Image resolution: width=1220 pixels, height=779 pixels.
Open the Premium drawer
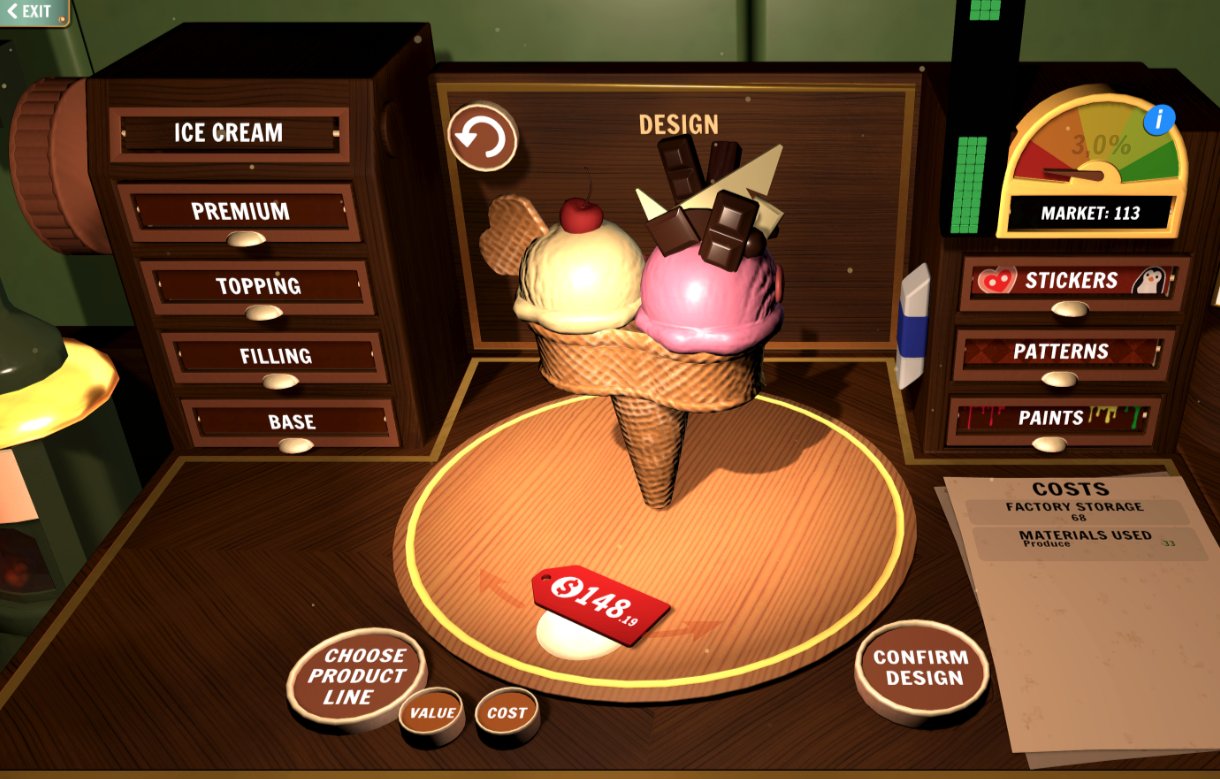(240, 213)
